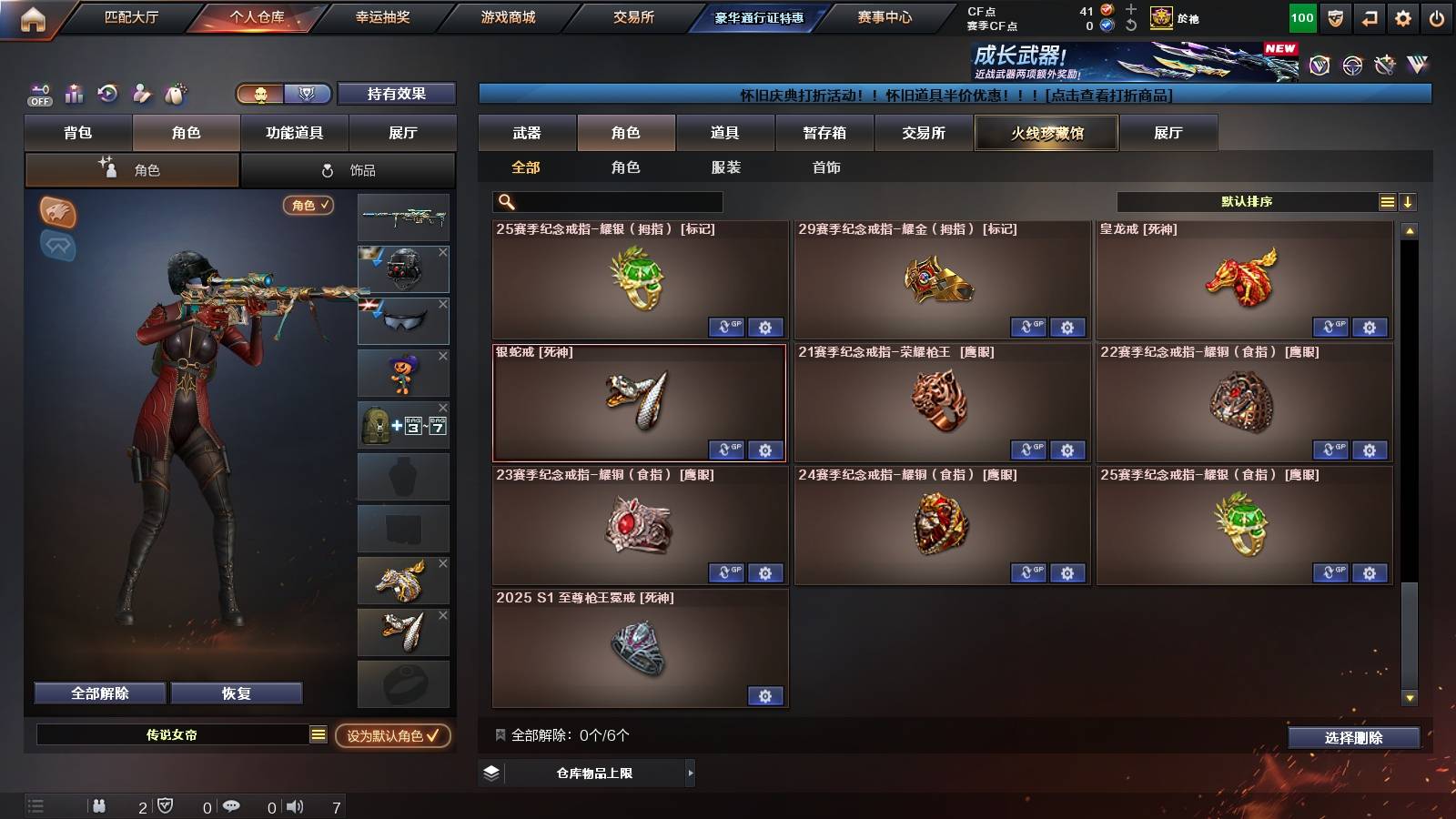
Task: Open the 默认排序 sort dropdown
Action: tap(1247, 201)
